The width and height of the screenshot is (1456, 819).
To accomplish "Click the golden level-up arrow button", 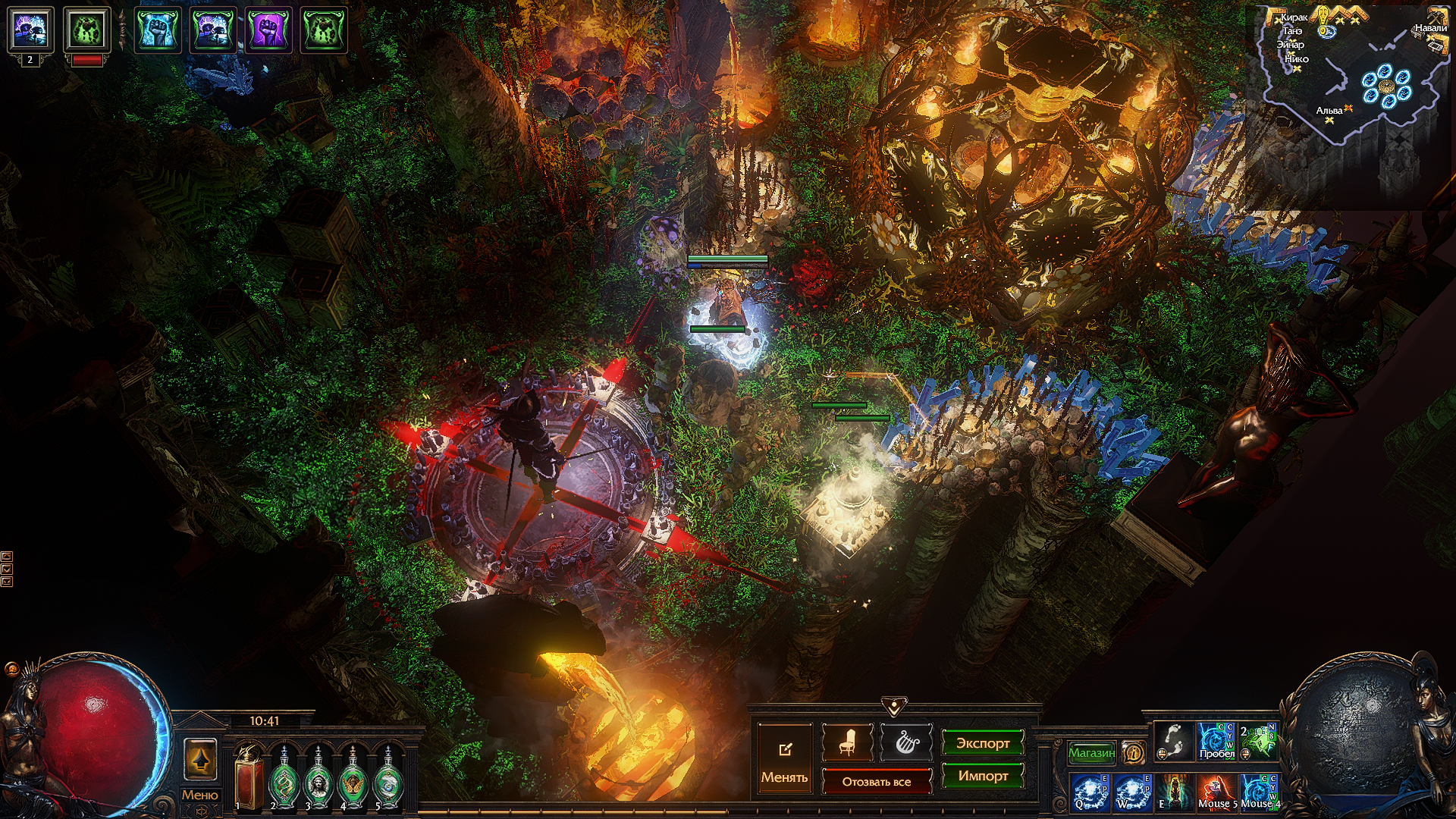I will click(x=200, y=759).
